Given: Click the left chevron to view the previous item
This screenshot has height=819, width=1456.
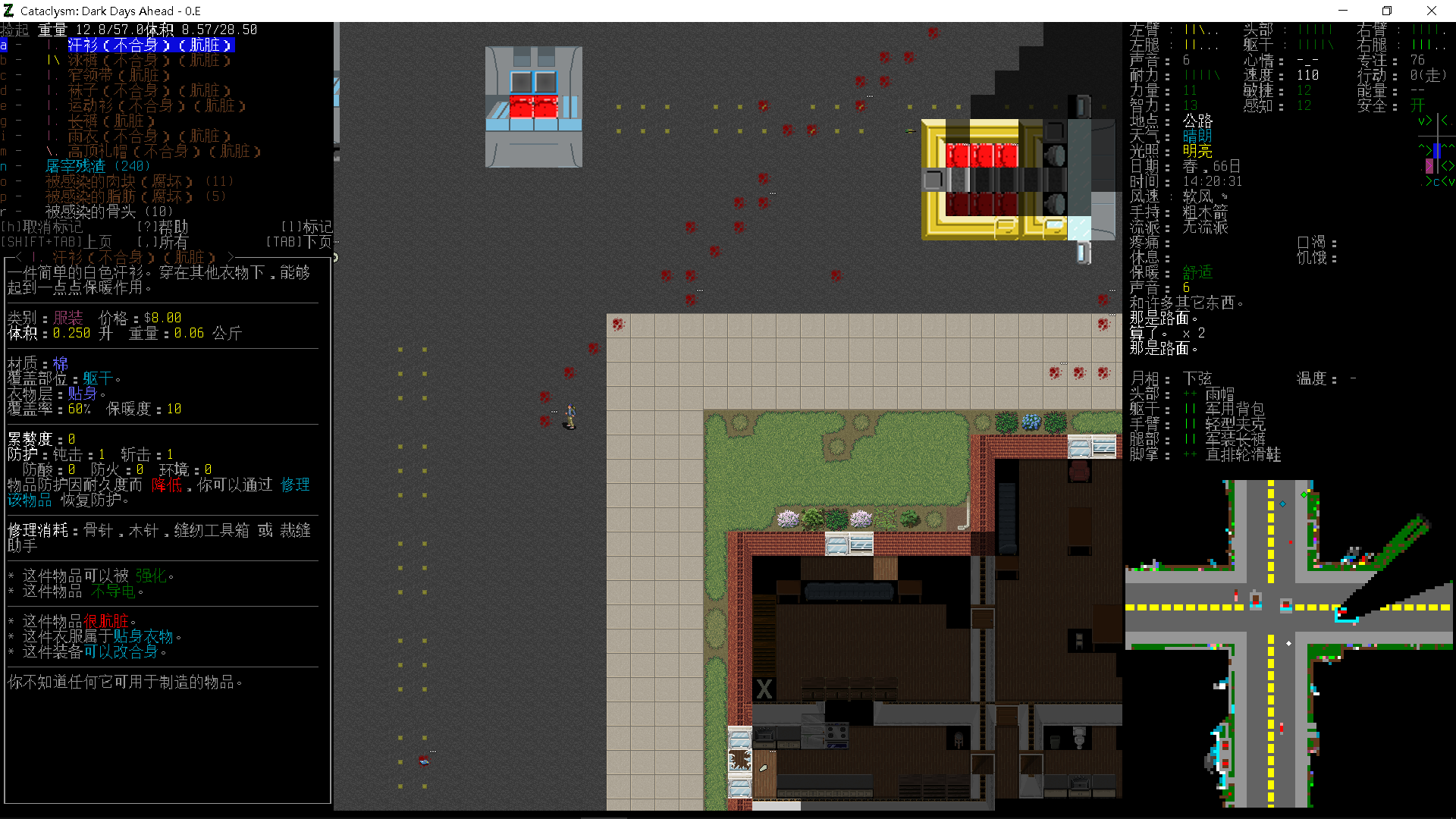Looking at the screenshot, I should click(17, 256).
